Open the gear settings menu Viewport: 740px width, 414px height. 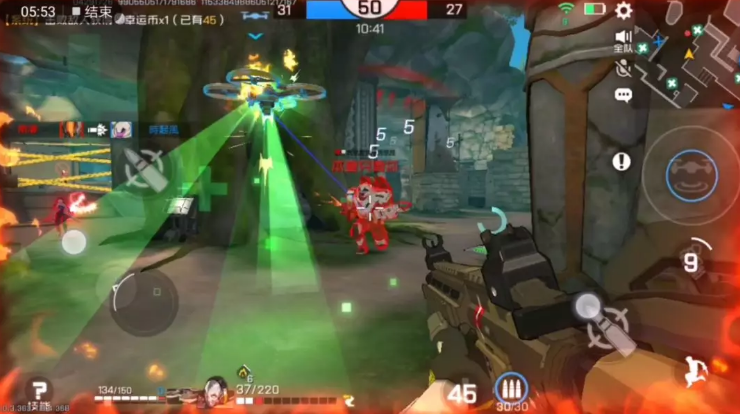coord(624,11)
